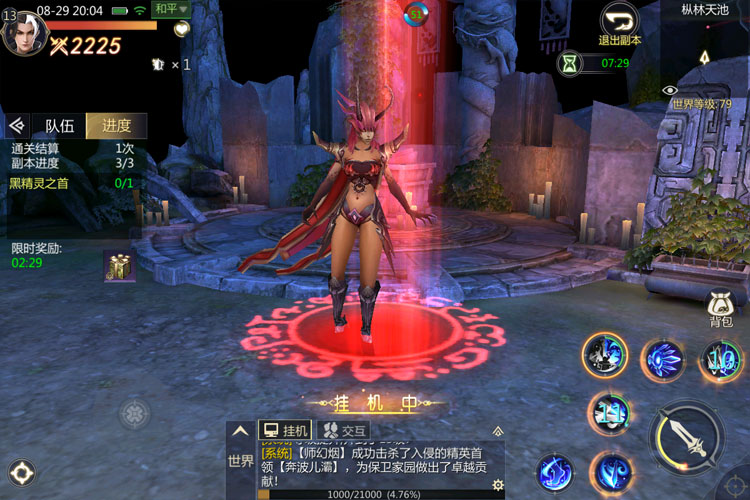Open the 背包 backpack
The width and height of the screenshot is (750, 500).
(x=721, y=308)
